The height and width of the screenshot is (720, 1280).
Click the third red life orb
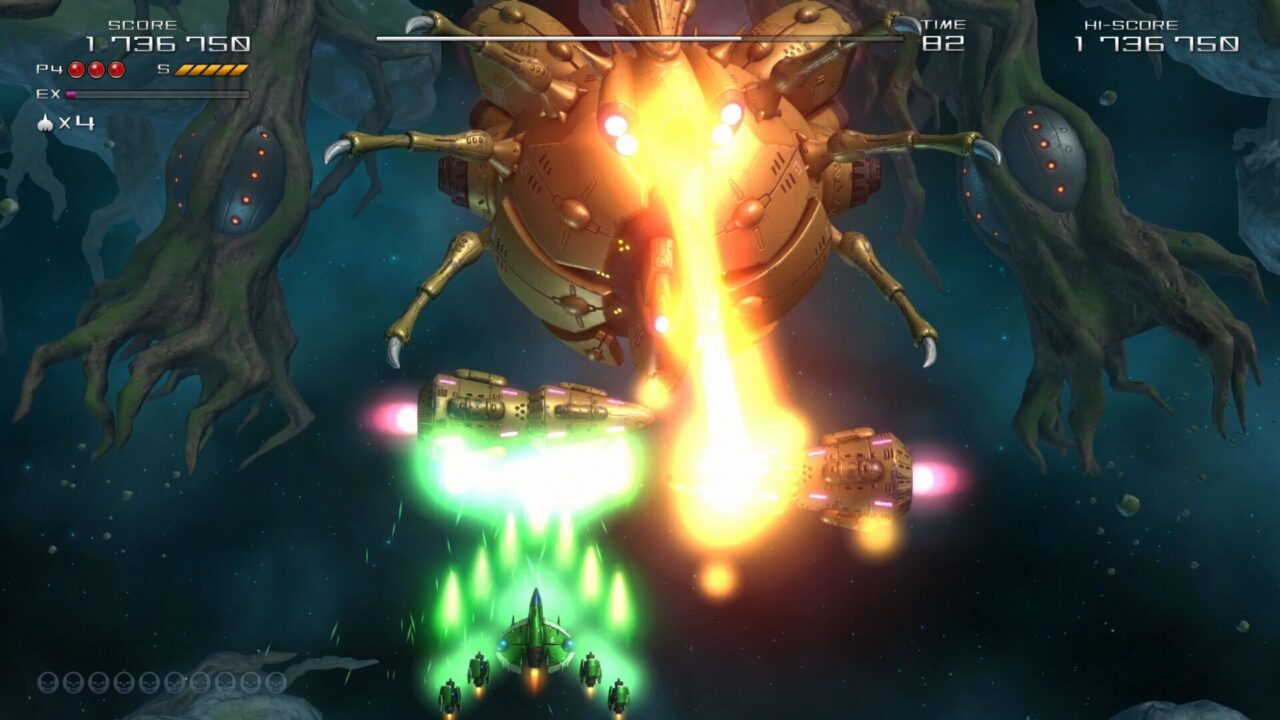115,70
